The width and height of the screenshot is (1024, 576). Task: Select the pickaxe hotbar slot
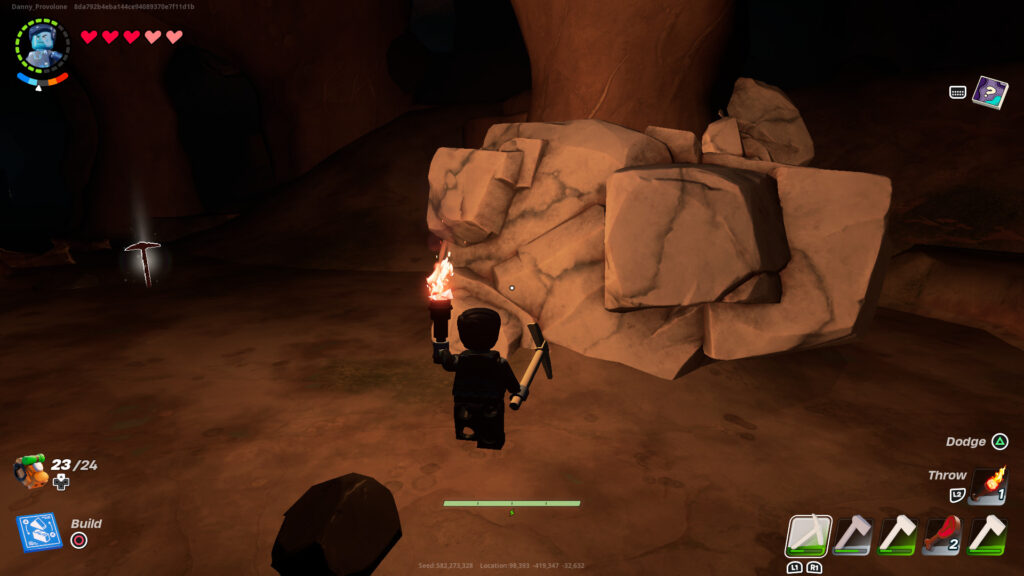[808, 535]
